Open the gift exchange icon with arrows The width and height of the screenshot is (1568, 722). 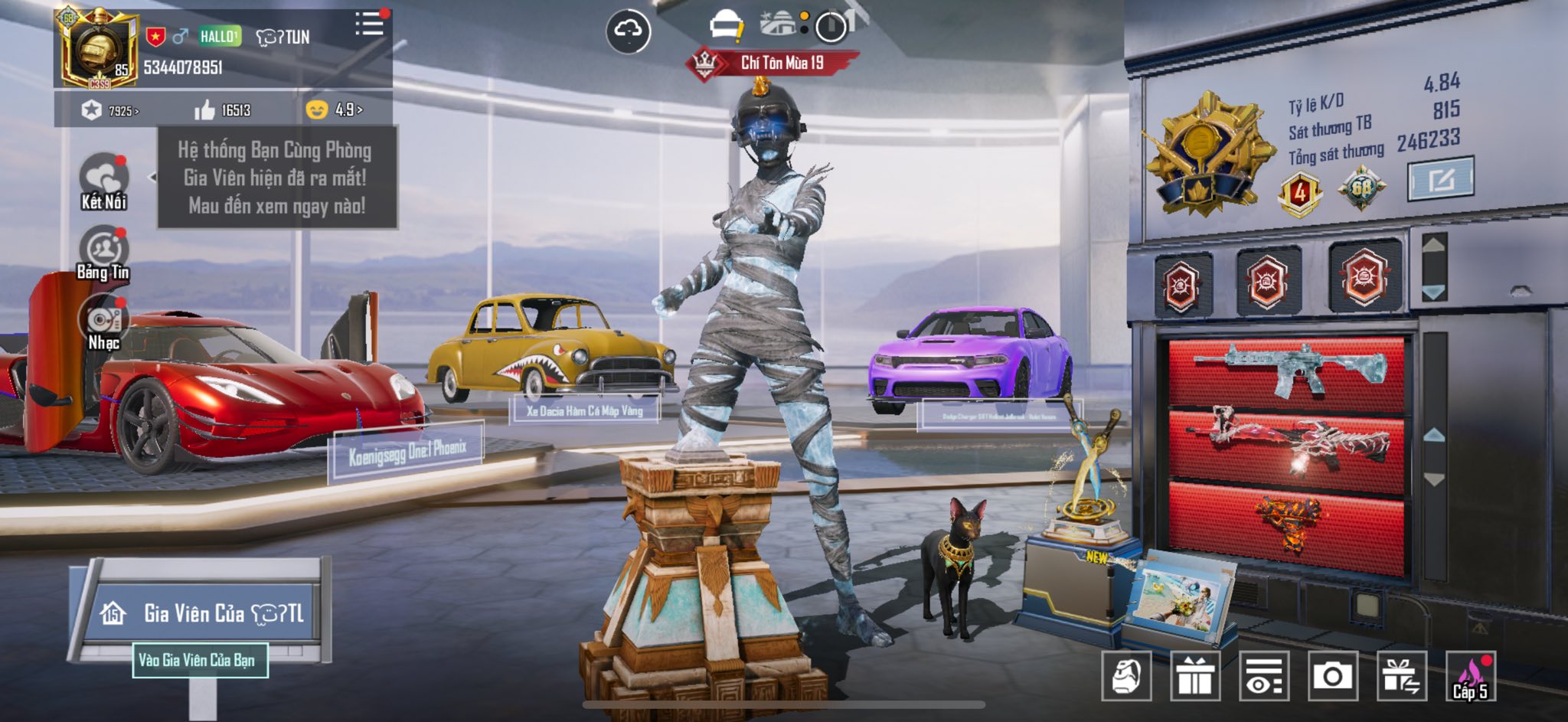[1402, 676]
